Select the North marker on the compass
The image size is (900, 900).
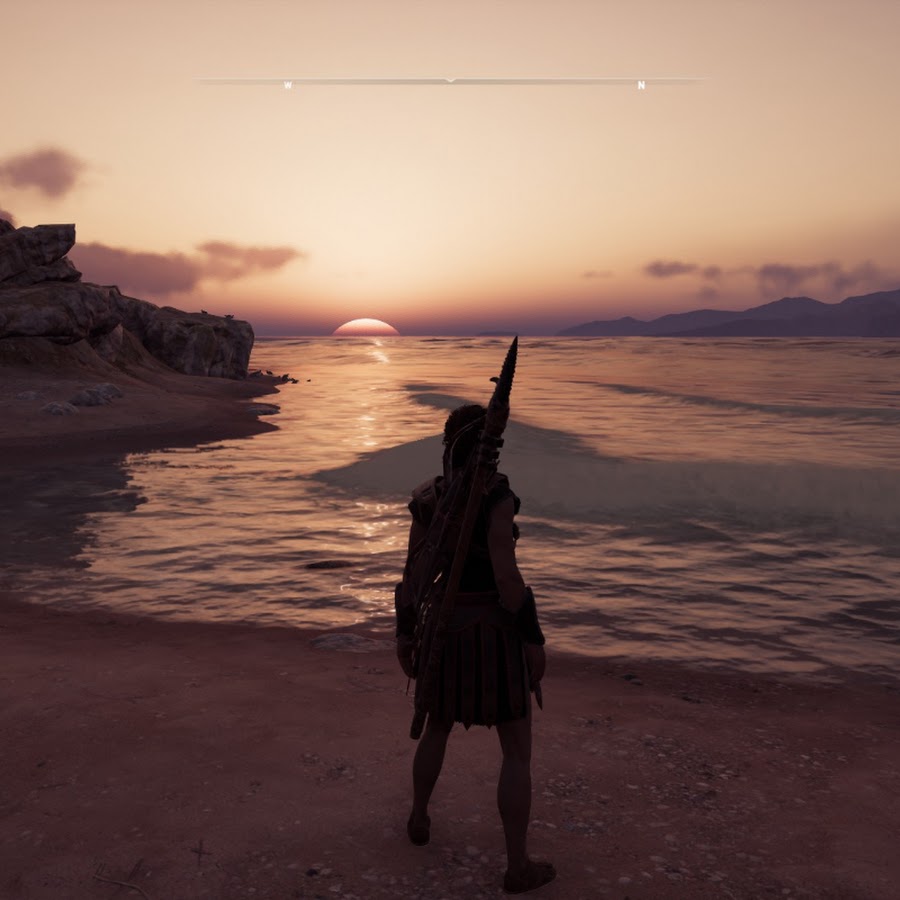[641, 86]
